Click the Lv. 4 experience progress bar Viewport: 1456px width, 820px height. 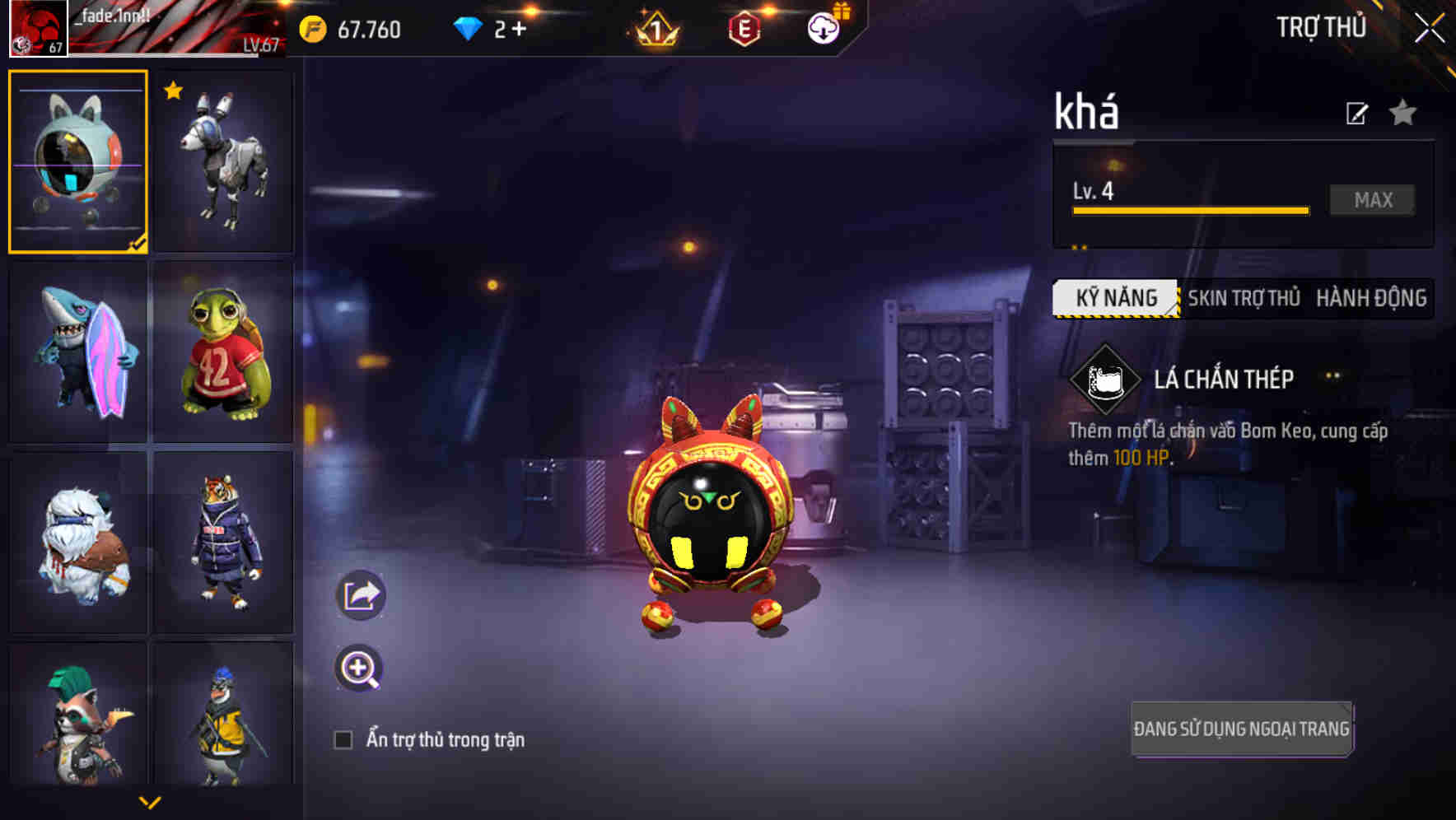point(1189,210)
